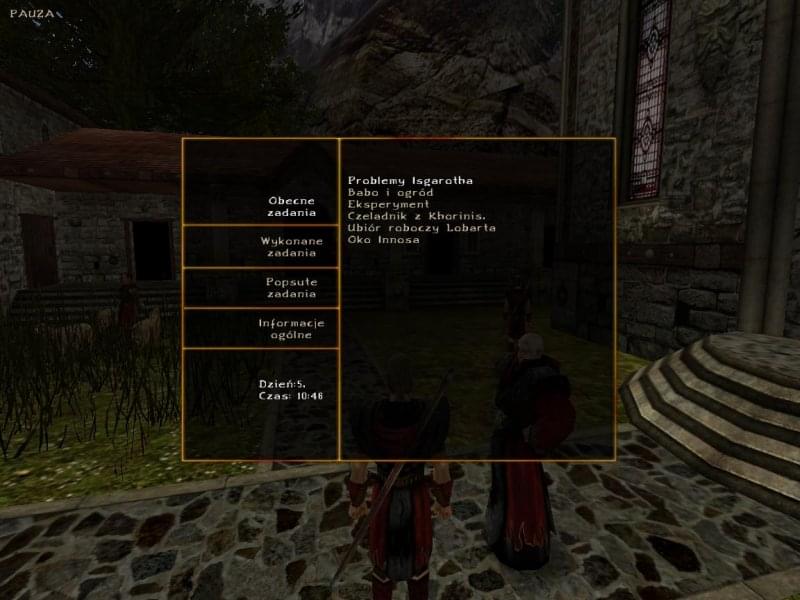Show the Popsute zadania list
This screenshot has height=600, width=800.
tap(291, 288)
